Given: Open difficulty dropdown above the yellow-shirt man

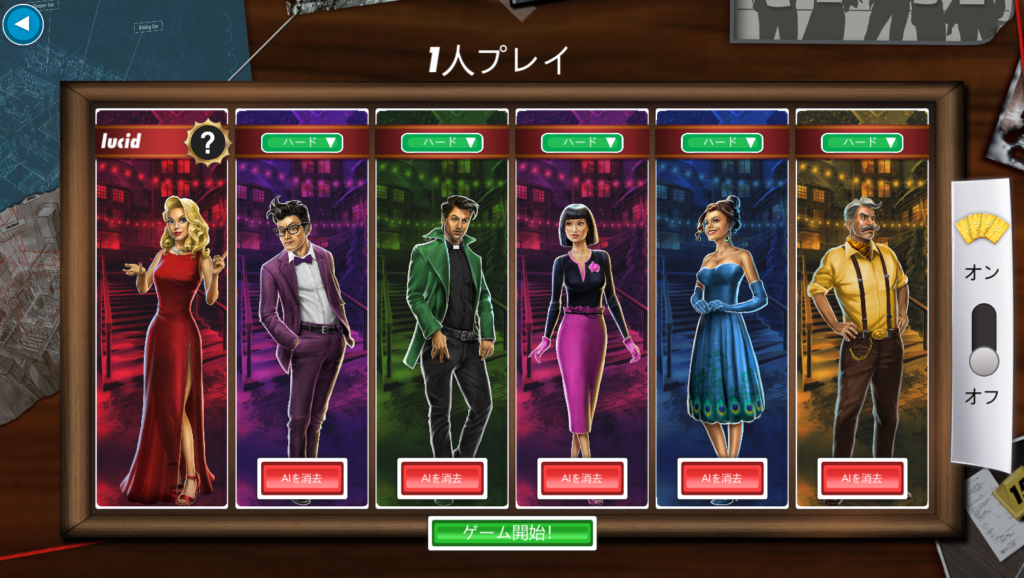Looking at the screenshot, I should pos(862,142).
